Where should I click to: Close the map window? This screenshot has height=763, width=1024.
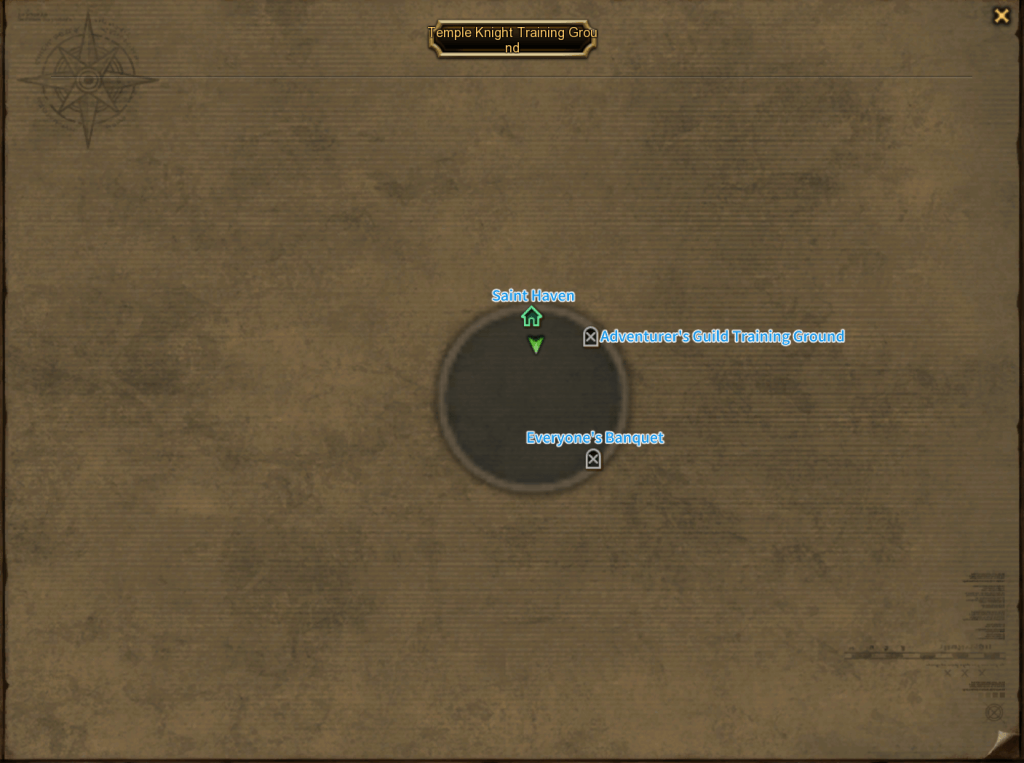[x=1001, y=16]
